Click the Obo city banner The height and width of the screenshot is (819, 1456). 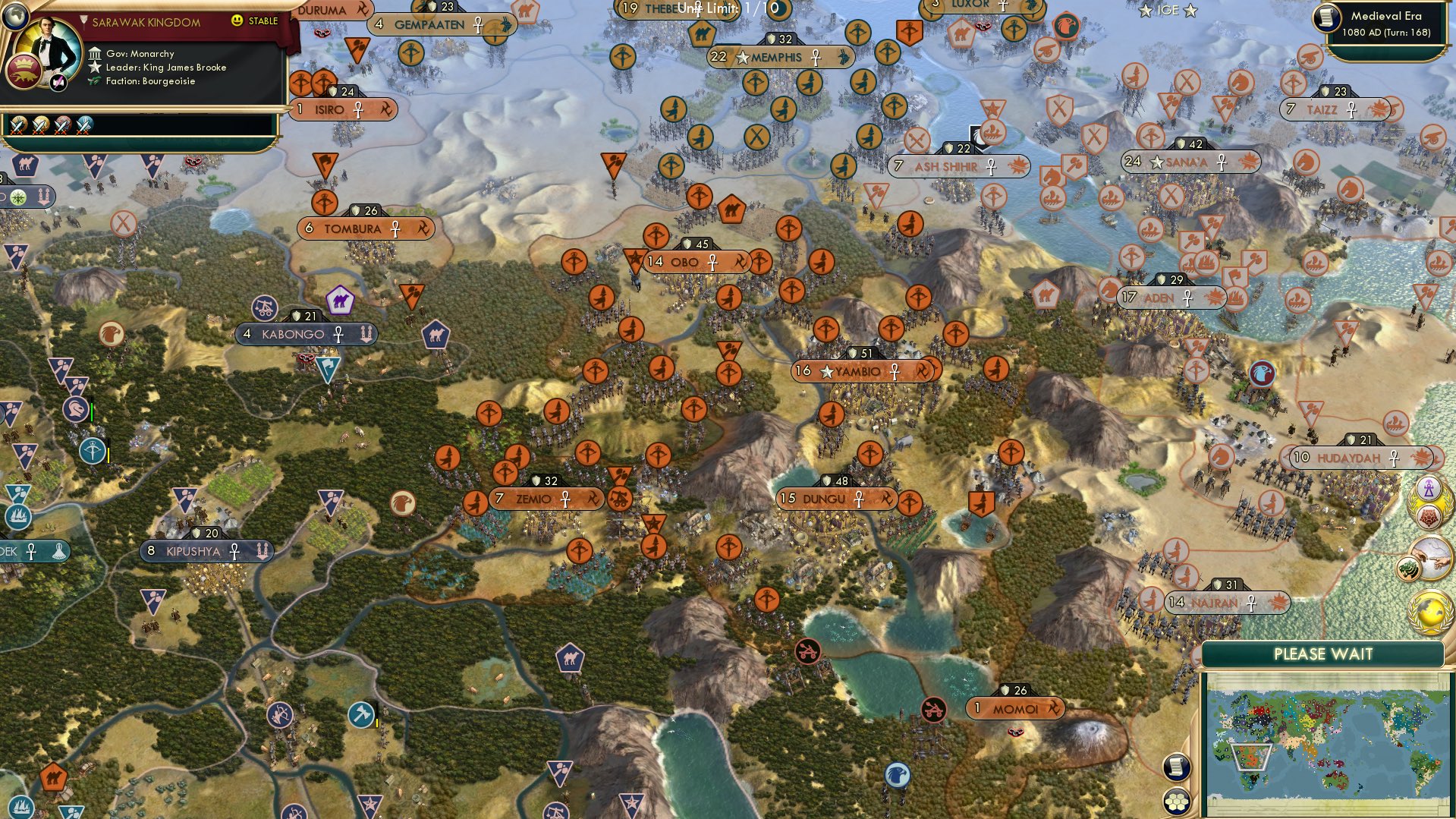point(690,261)
